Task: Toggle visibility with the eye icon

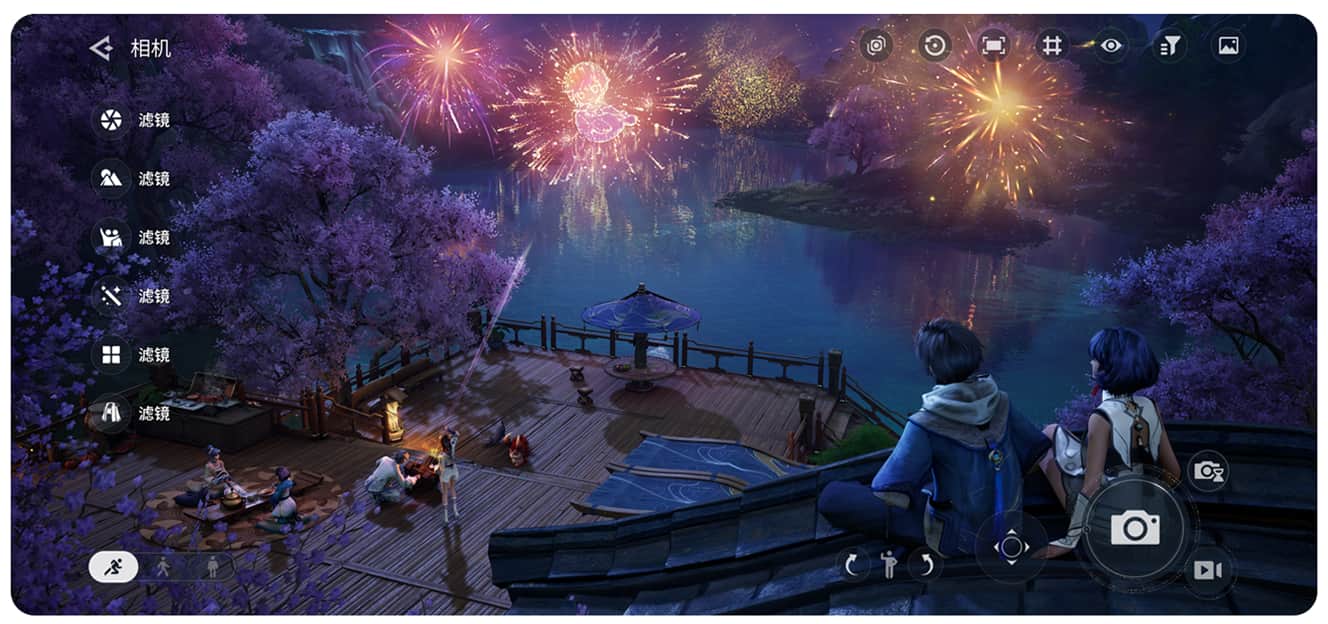Action: [x=1111, y=45]
